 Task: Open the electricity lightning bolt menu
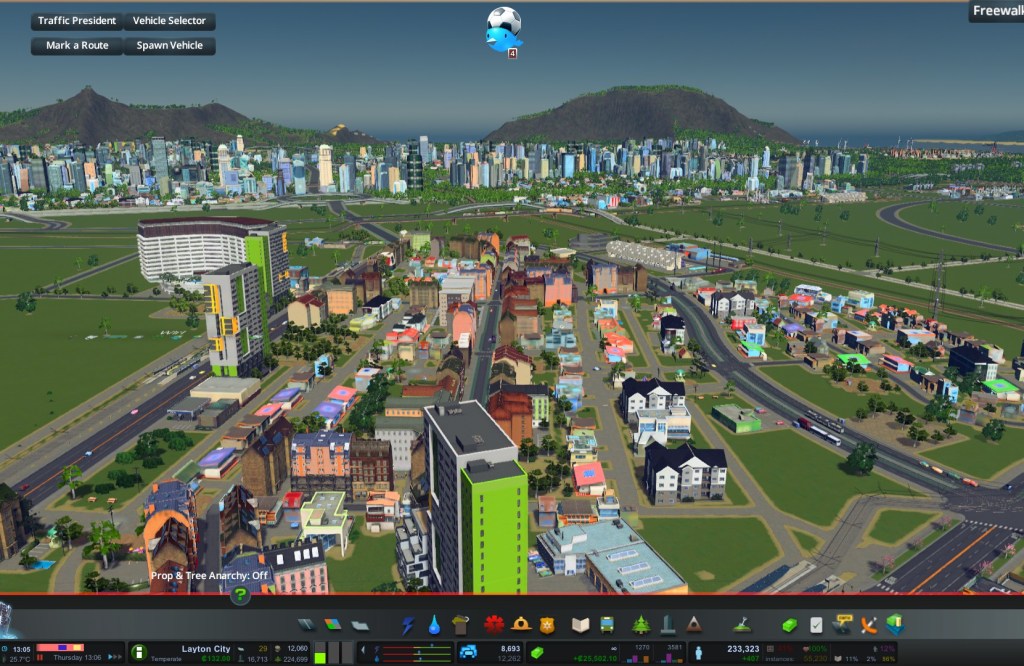click(x=408, y=625)
